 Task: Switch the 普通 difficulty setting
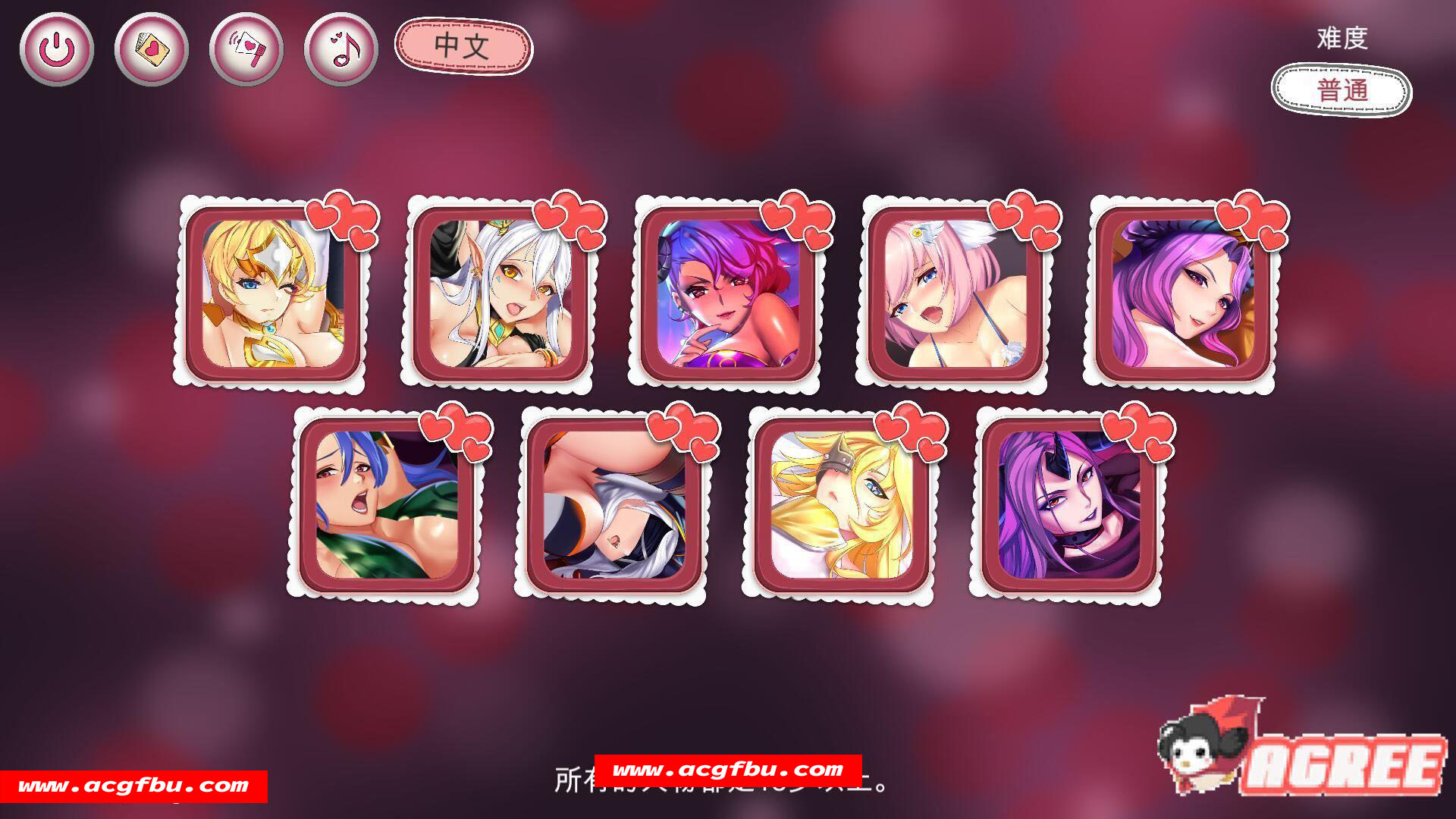click(x=1341, y=90)
